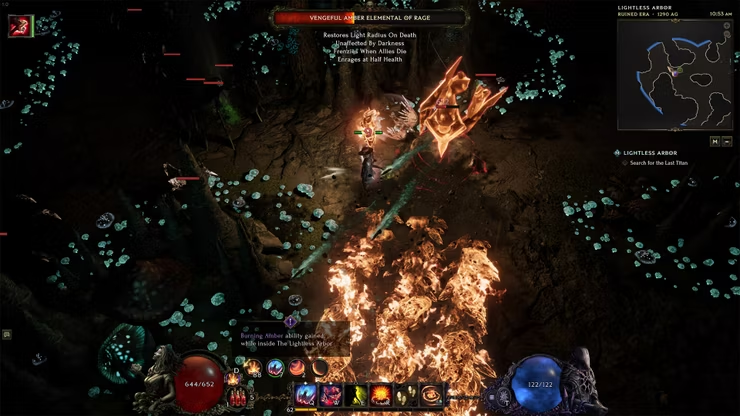The image size is (740, 416).
Task: Activate the fiery explosion hotbar skill
Action: coord(381,395)
